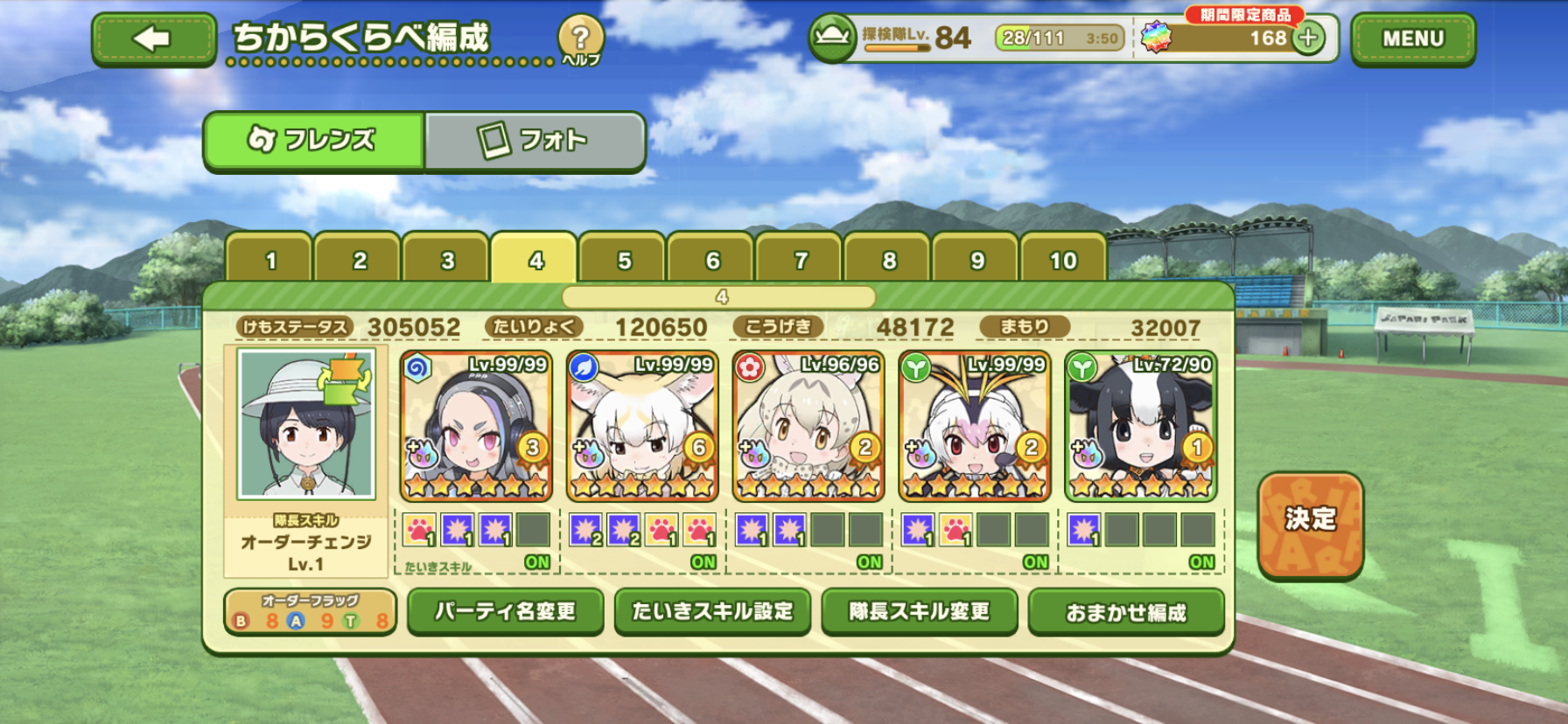
Task: Select the captain portrait with white hat
Action: pyautogui.click(x=306, y=424)
